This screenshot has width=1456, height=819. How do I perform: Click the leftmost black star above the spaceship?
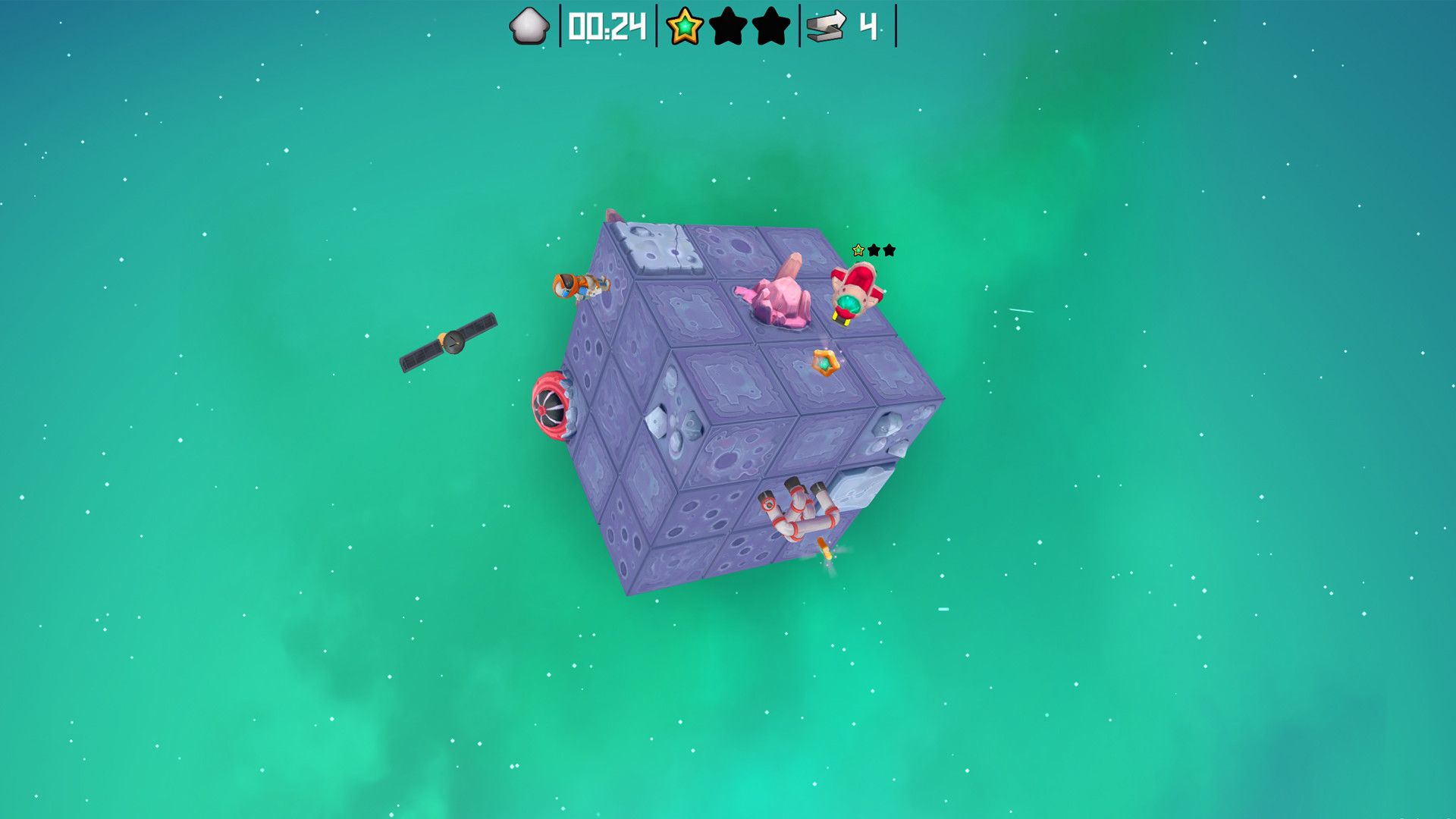(874, 250)
